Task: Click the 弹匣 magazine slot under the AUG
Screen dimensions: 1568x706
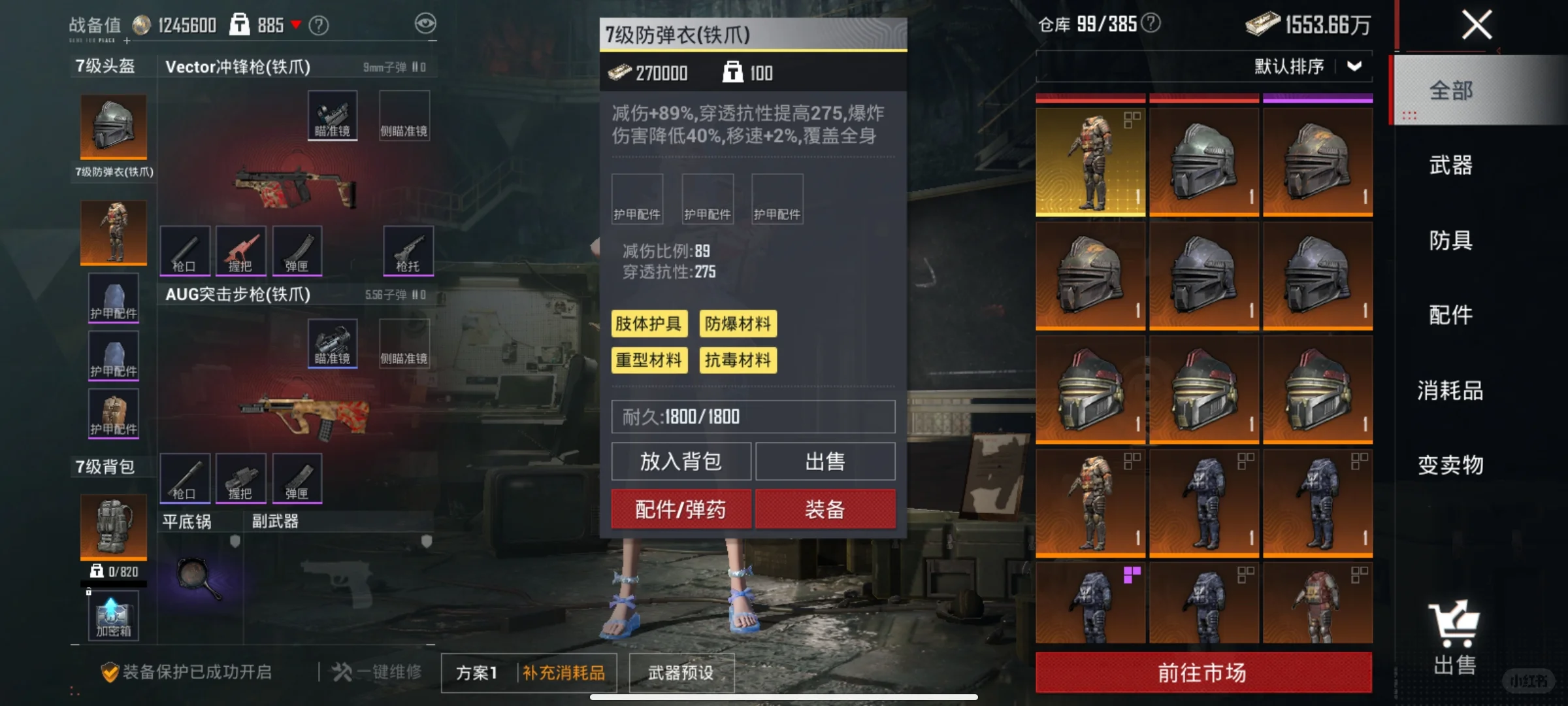Action: pos(297,479)
